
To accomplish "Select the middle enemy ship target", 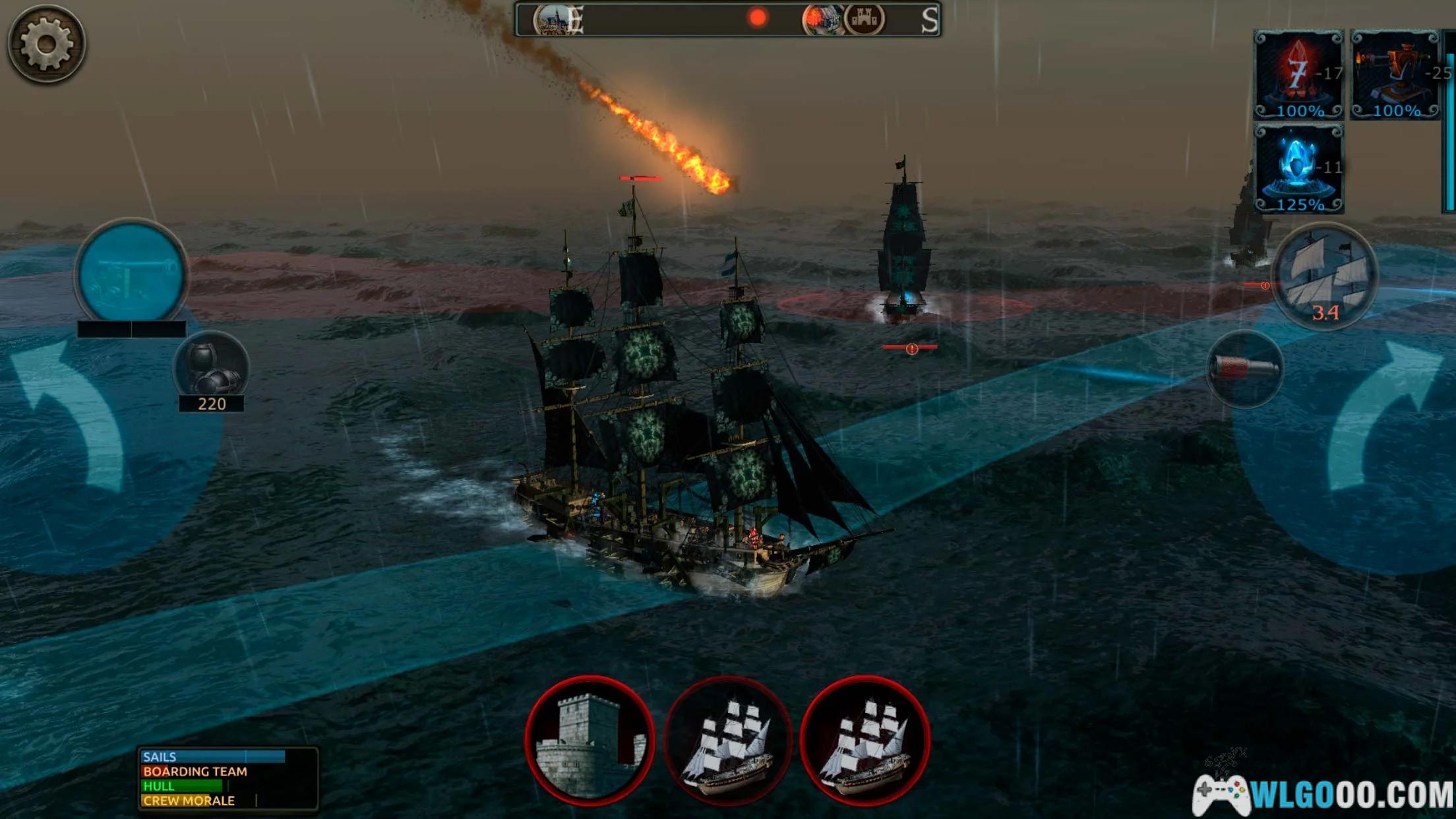I will coord(727,740).
